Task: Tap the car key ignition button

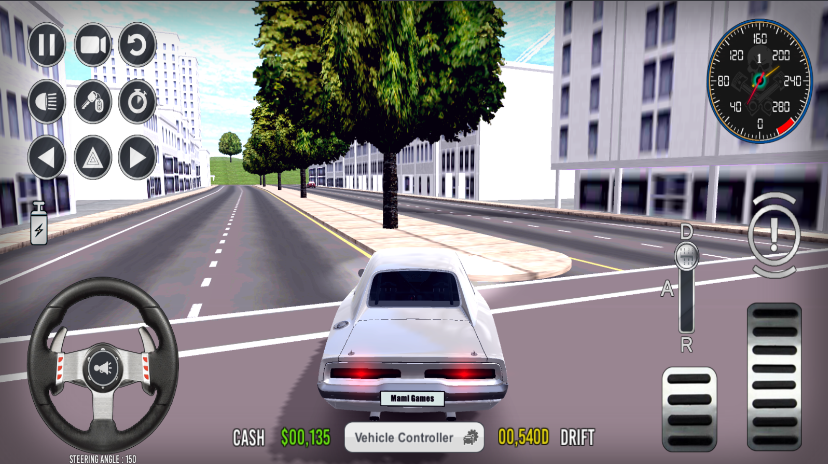Action: (93, 101)
